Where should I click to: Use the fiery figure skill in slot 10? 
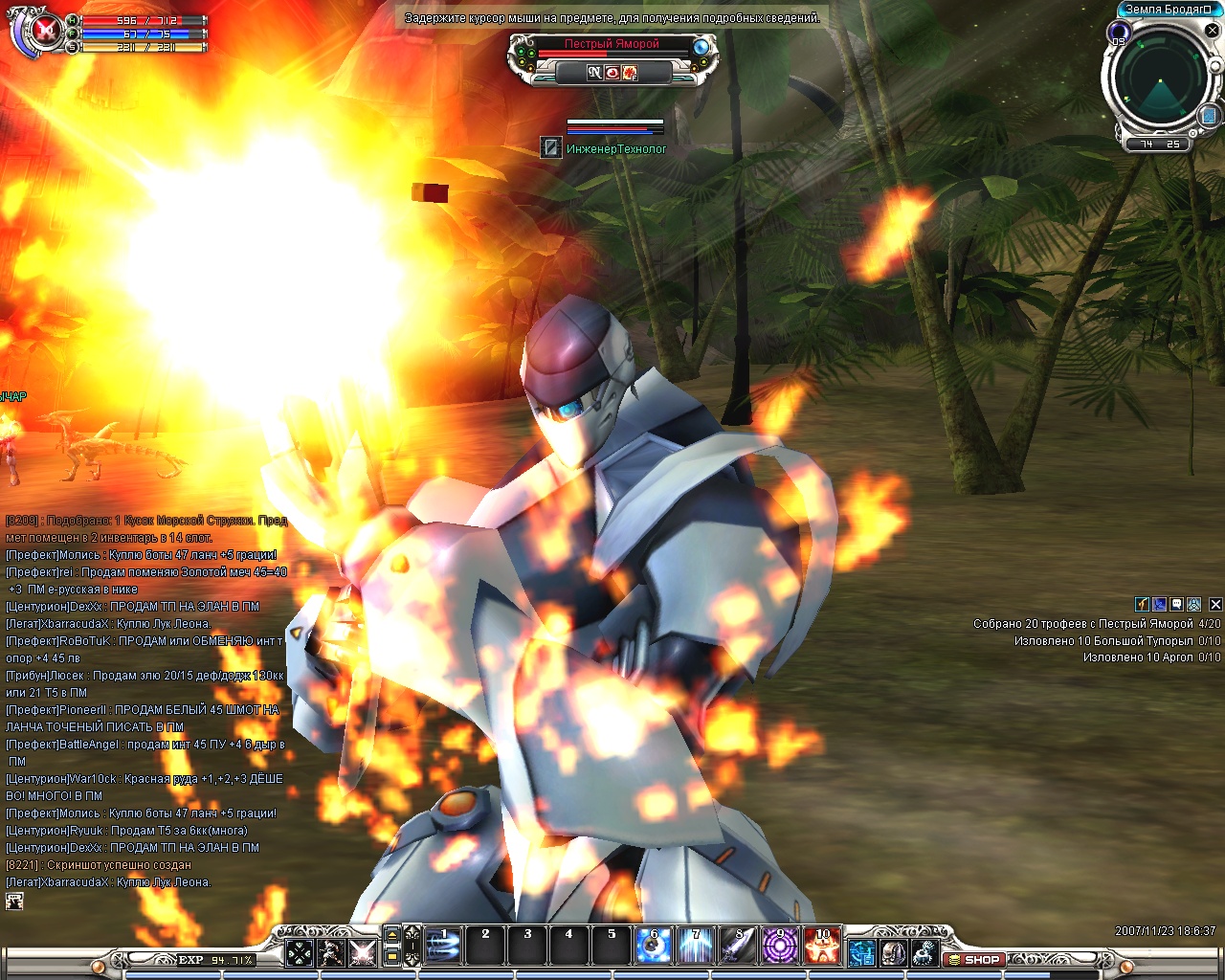[x=822, y=946]
